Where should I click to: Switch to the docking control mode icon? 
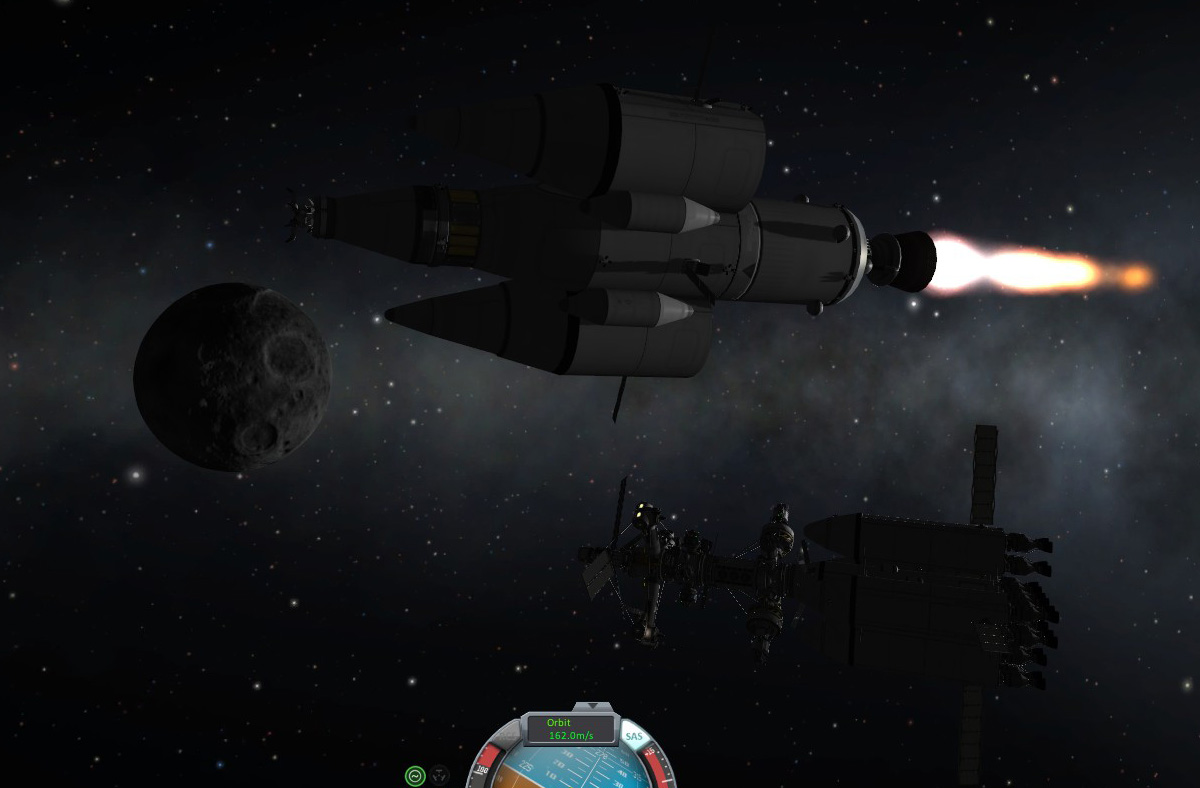point(440,774)
